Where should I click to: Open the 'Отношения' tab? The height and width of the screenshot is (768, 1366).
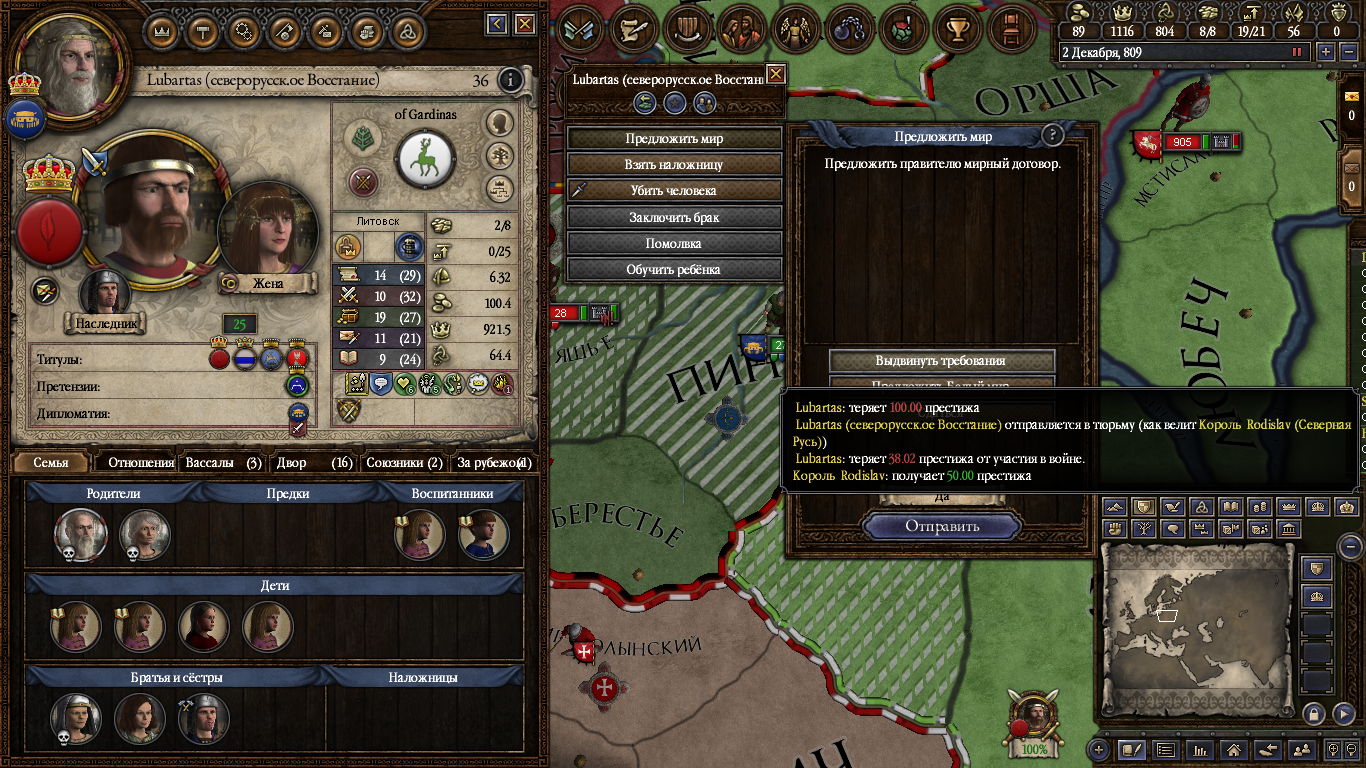(x=141, y=463)
